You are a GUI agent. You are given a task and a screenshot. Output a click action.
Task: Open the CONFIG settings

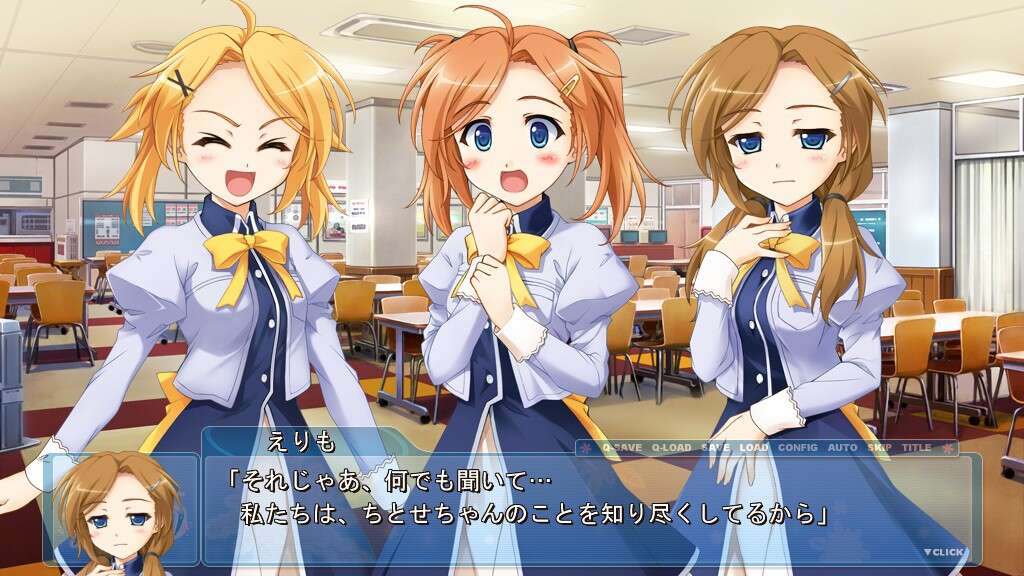tap(797, 448)
